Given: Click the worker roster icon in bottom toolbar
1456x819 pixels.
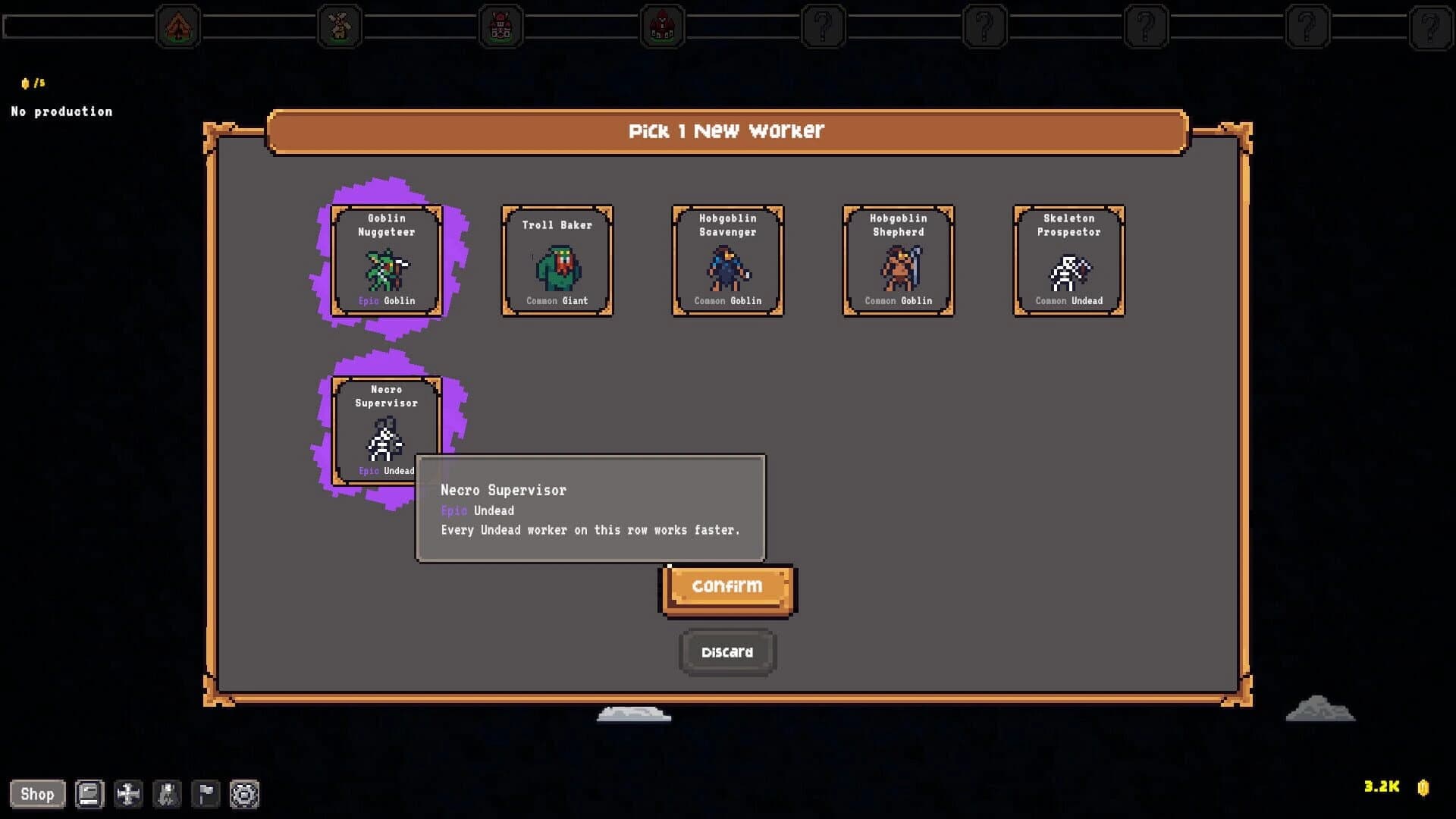Looking at the screenshot, I should 168,794.
